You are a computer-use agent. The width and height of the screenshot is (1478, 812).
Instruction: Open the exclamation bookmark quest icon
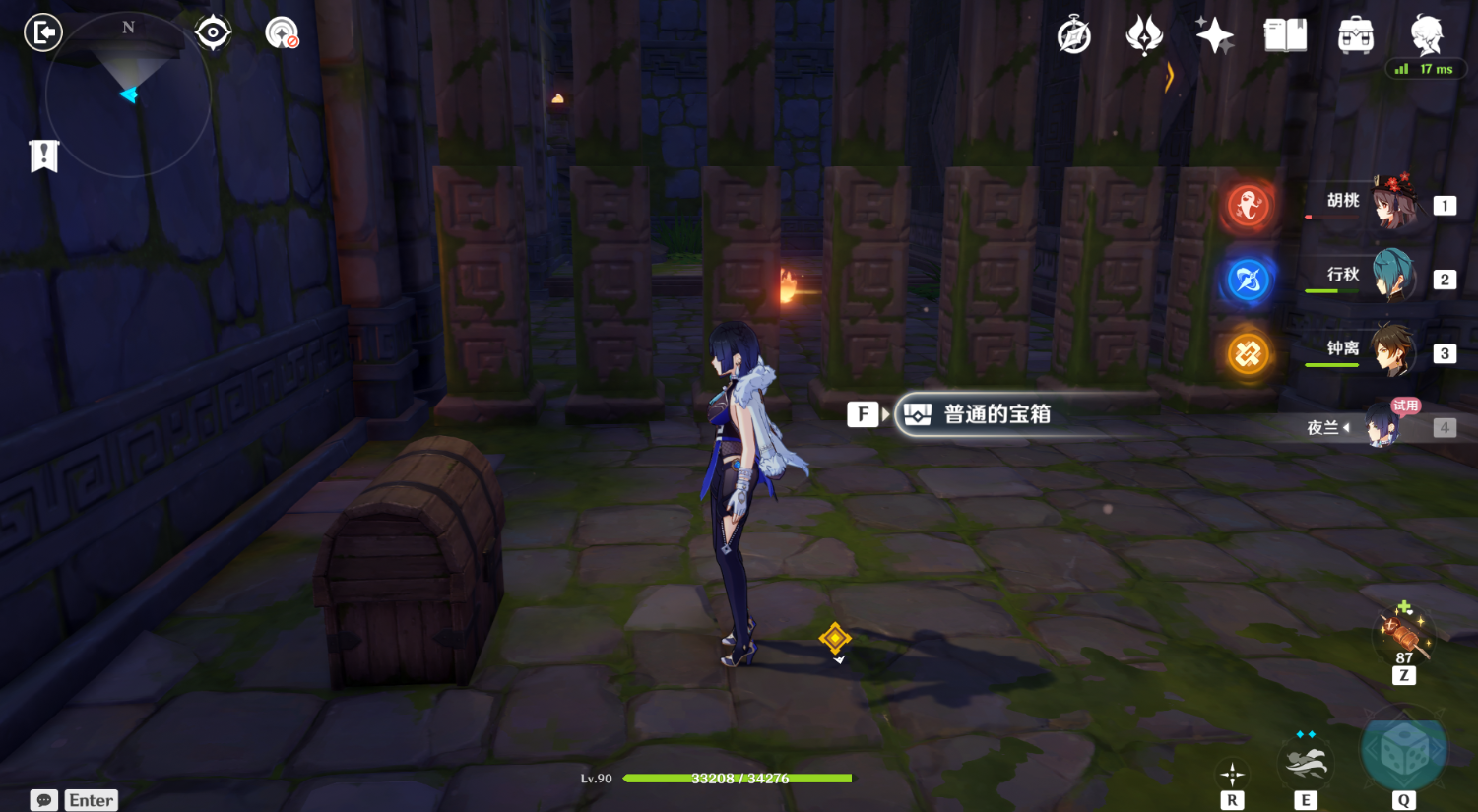tap(44, 156)
